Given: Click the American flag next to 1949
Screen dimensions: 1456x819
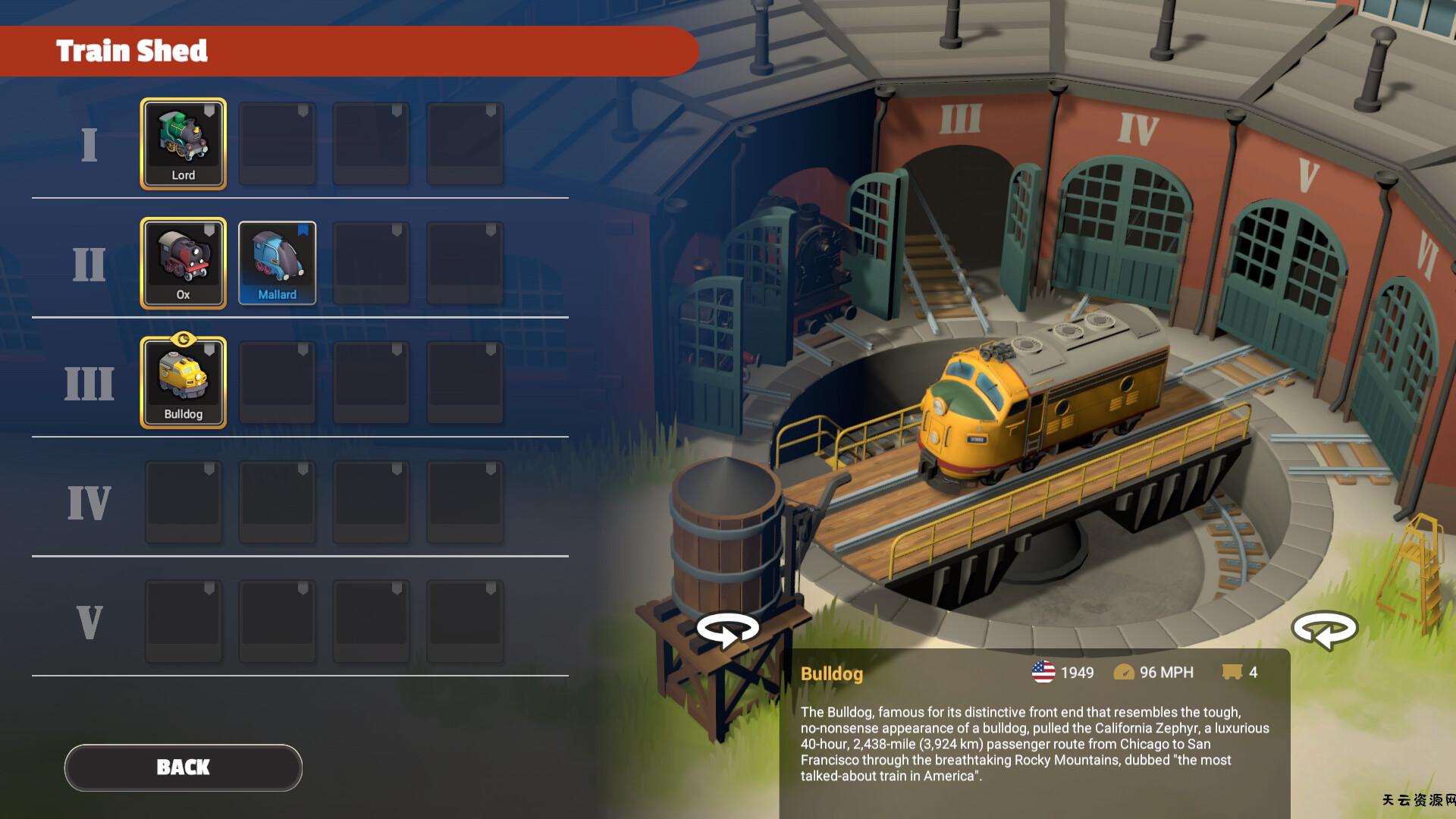Looking at the screenshot, I should (1044, 672).
